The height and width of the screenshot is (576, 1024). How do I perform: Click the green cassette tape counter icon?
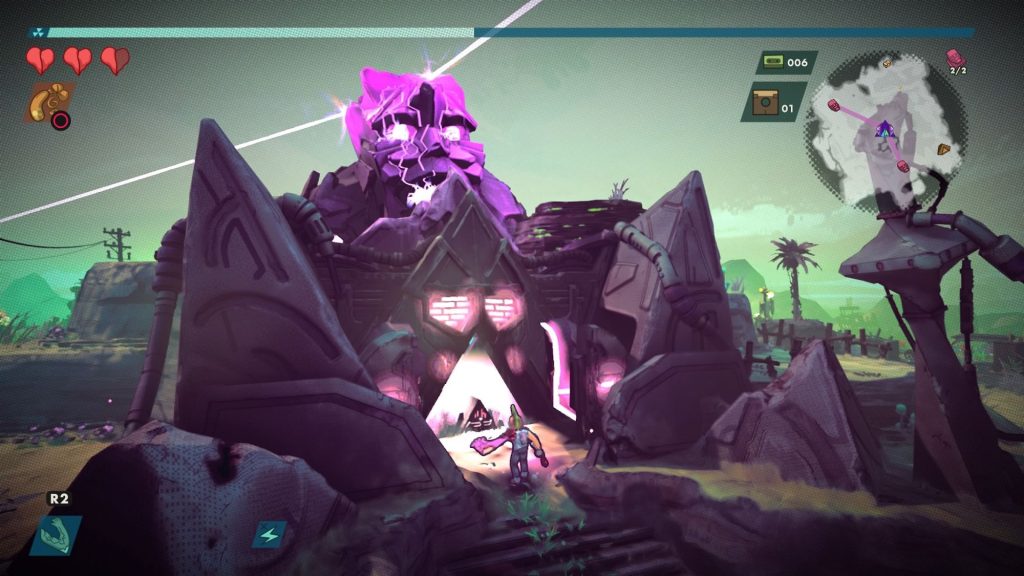pos(771,62)
